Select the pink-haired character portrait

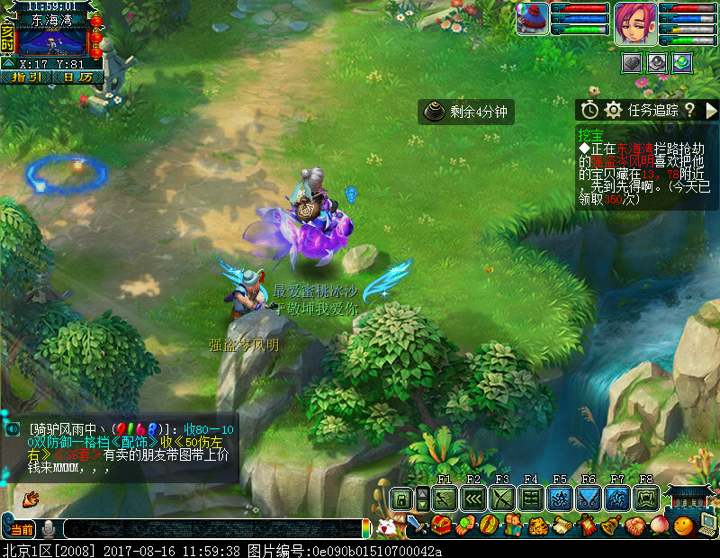(635, 19)
